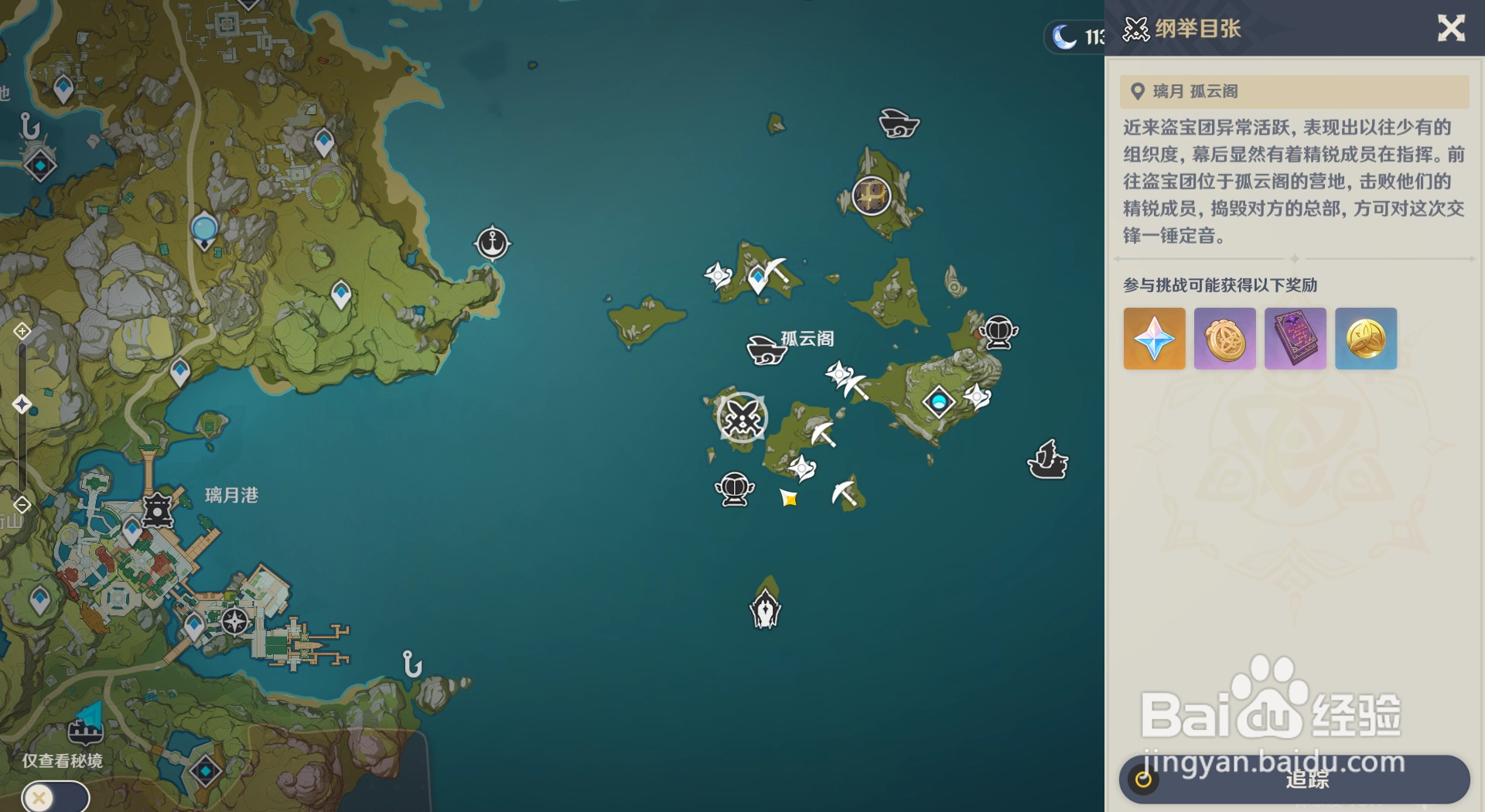
Task: View the gold Mora coin reward
Action: pos(1365,339)
